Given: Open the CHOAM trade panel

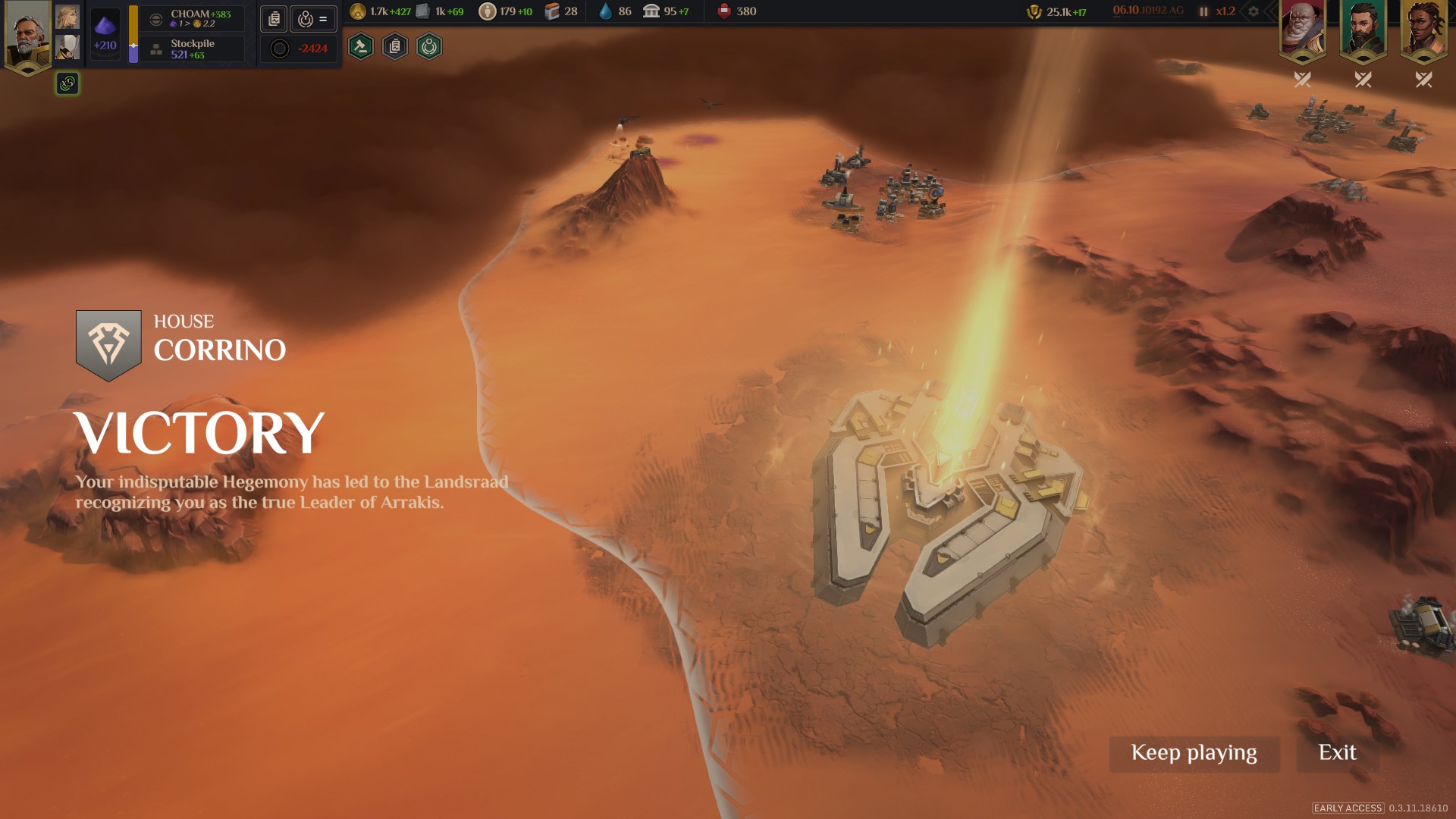Looking at the screenshot, I should (193, 18).
